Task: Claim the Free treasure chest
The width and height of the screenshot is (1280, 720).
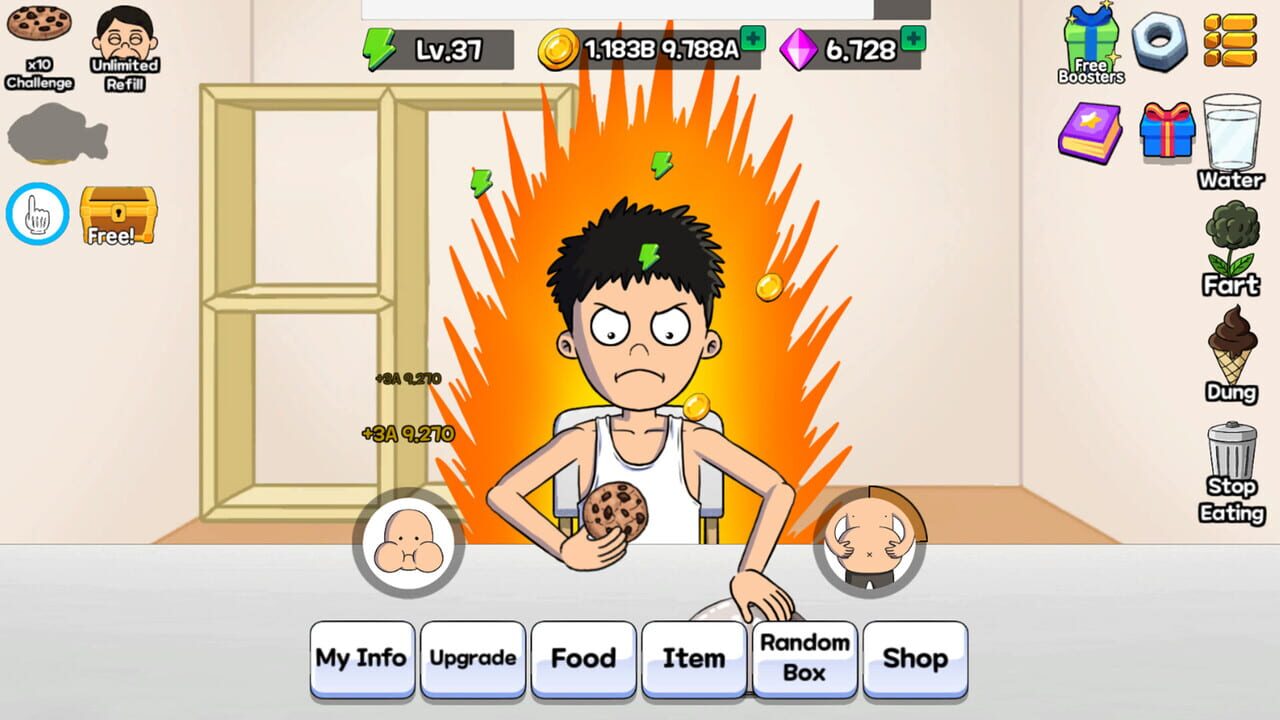Action: [117, 213]
